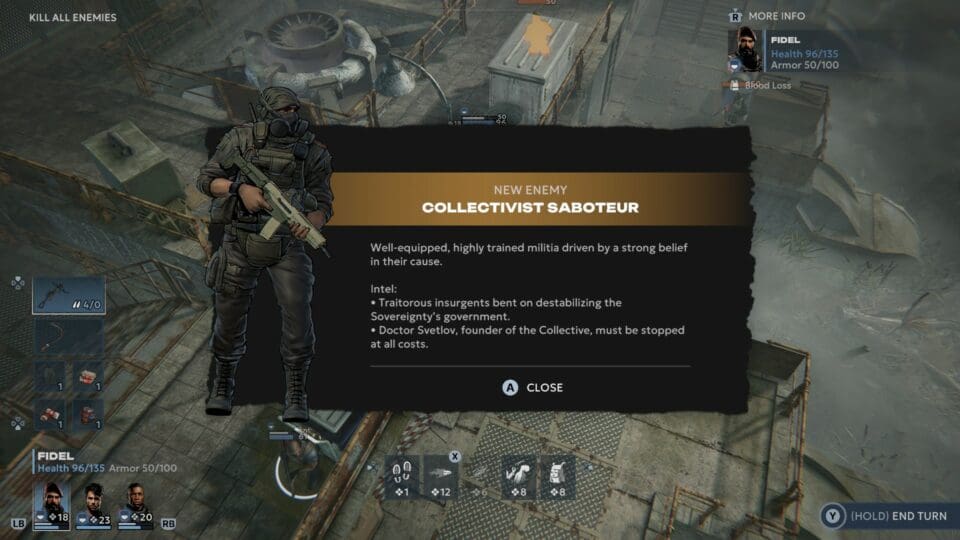960x540 pixels.
Task: Open the backpack ability costing 8
Action: tap(558, 478)
